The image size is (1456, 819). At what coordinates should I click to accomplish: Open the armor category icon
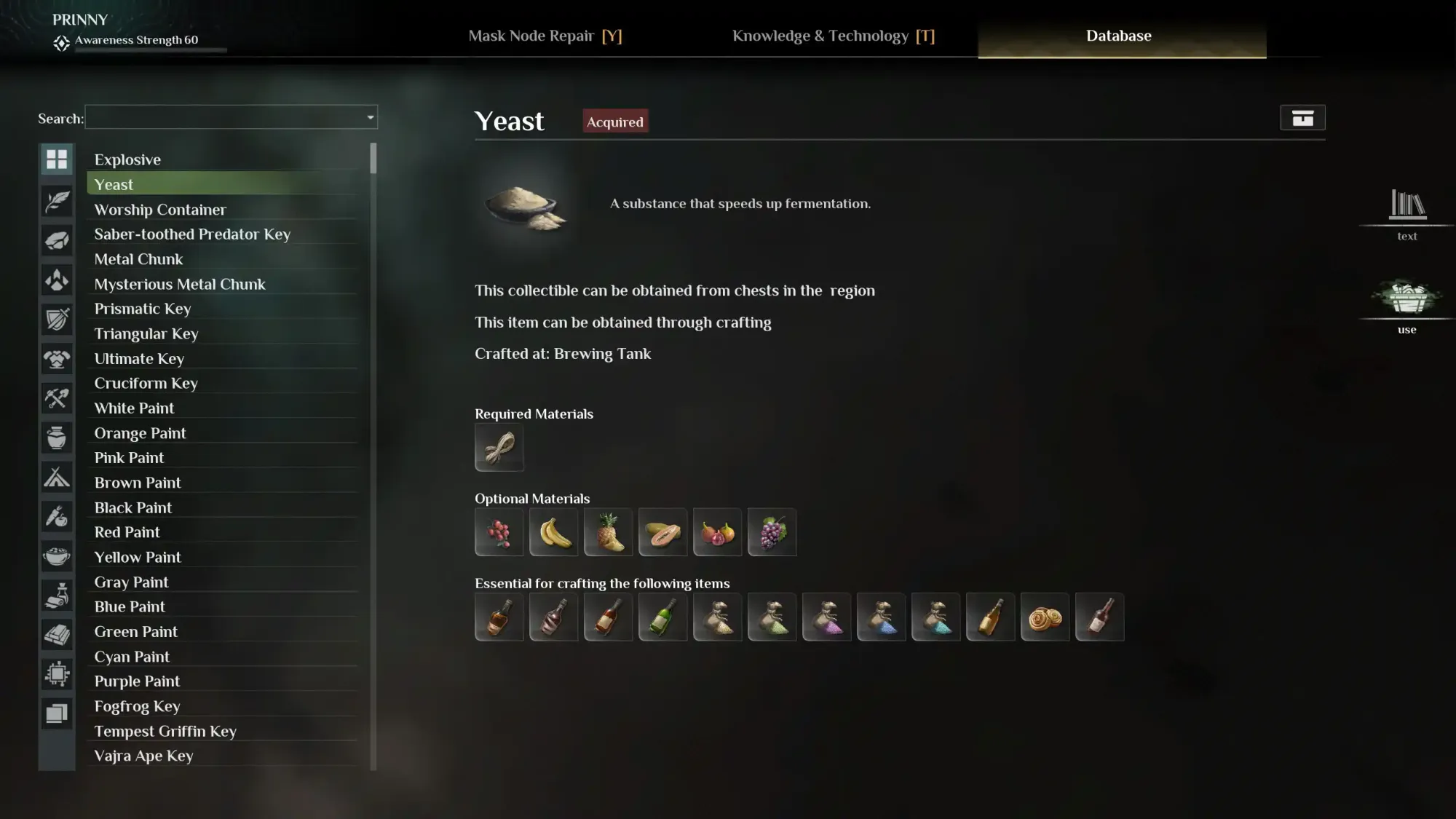(57, 359)
